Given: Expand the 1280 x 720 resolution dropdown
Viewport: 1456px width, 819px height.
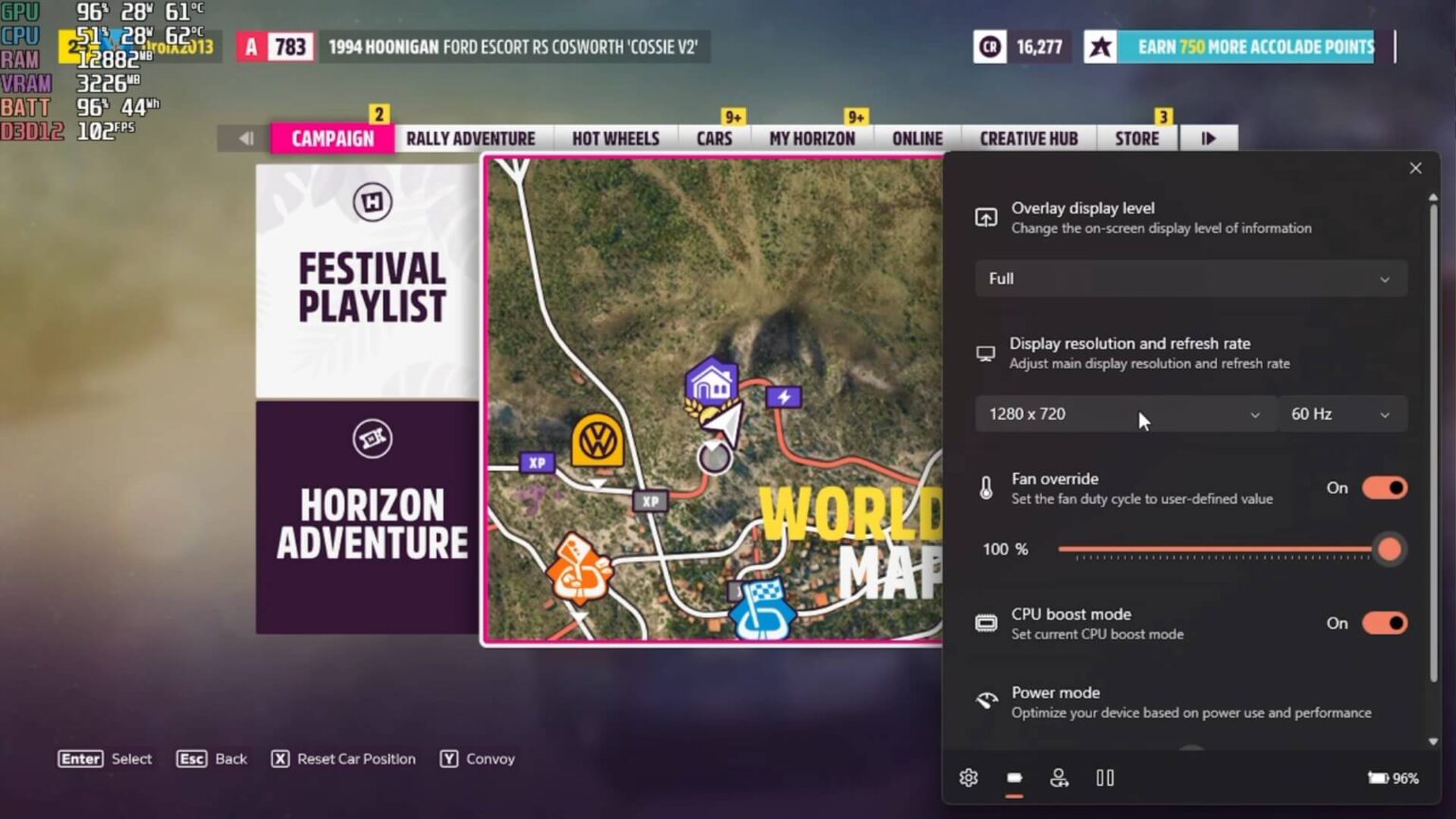Looking at the screenshot, I should [x=1124, y=413].
